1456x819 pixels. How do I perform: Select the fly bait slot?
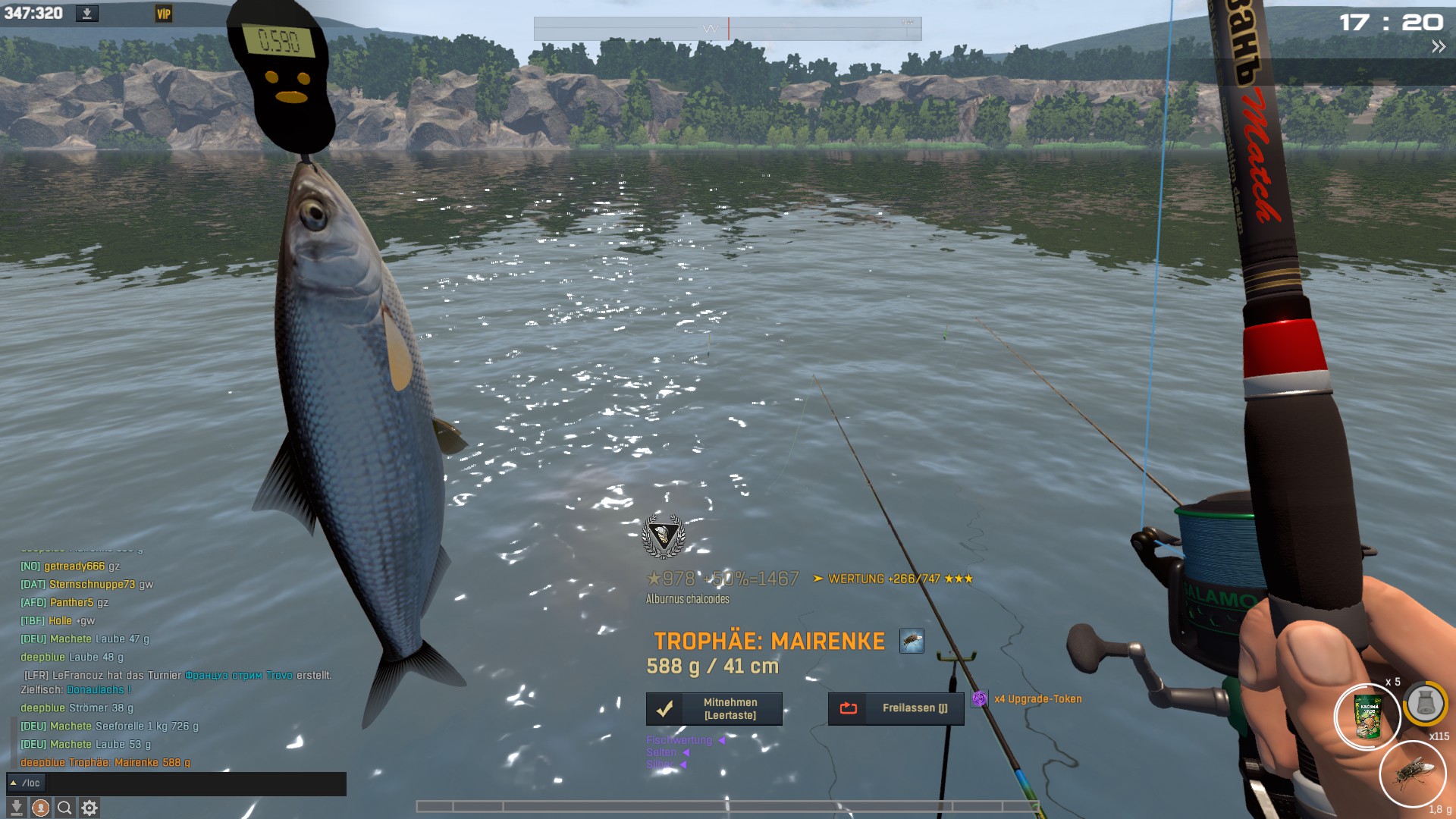1413,774
